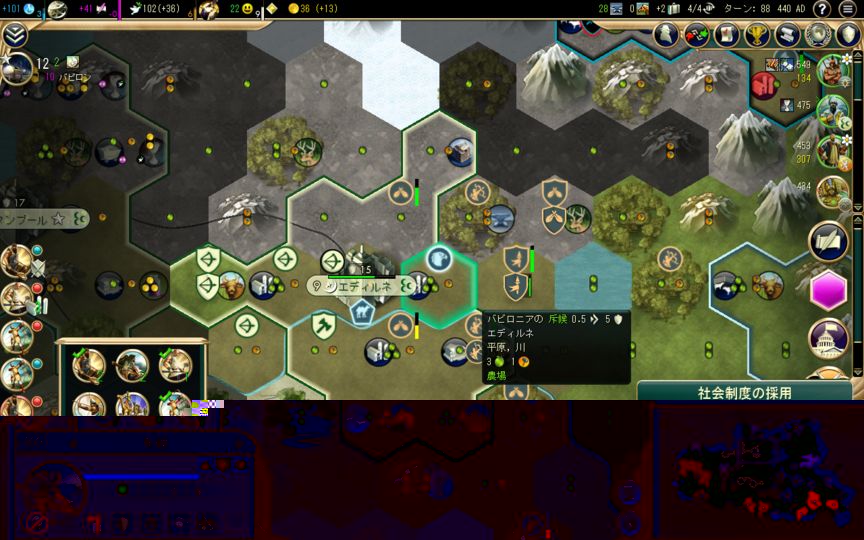Open the military overview shield icon
Screen dimensions: 864x540
(x=848, y=35)
